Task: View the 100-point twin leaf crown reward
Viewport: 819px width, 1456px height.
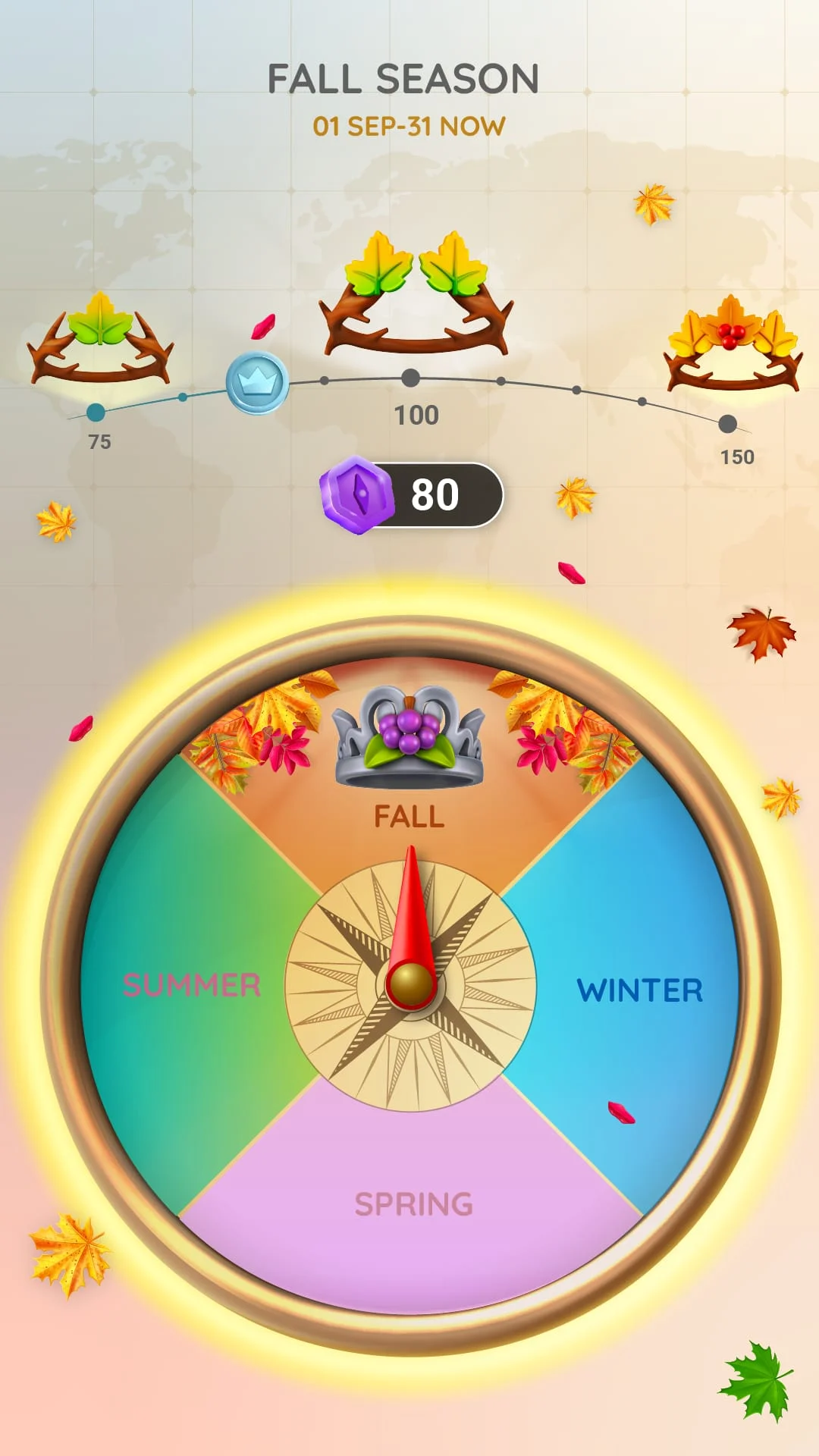Action: 416,296
